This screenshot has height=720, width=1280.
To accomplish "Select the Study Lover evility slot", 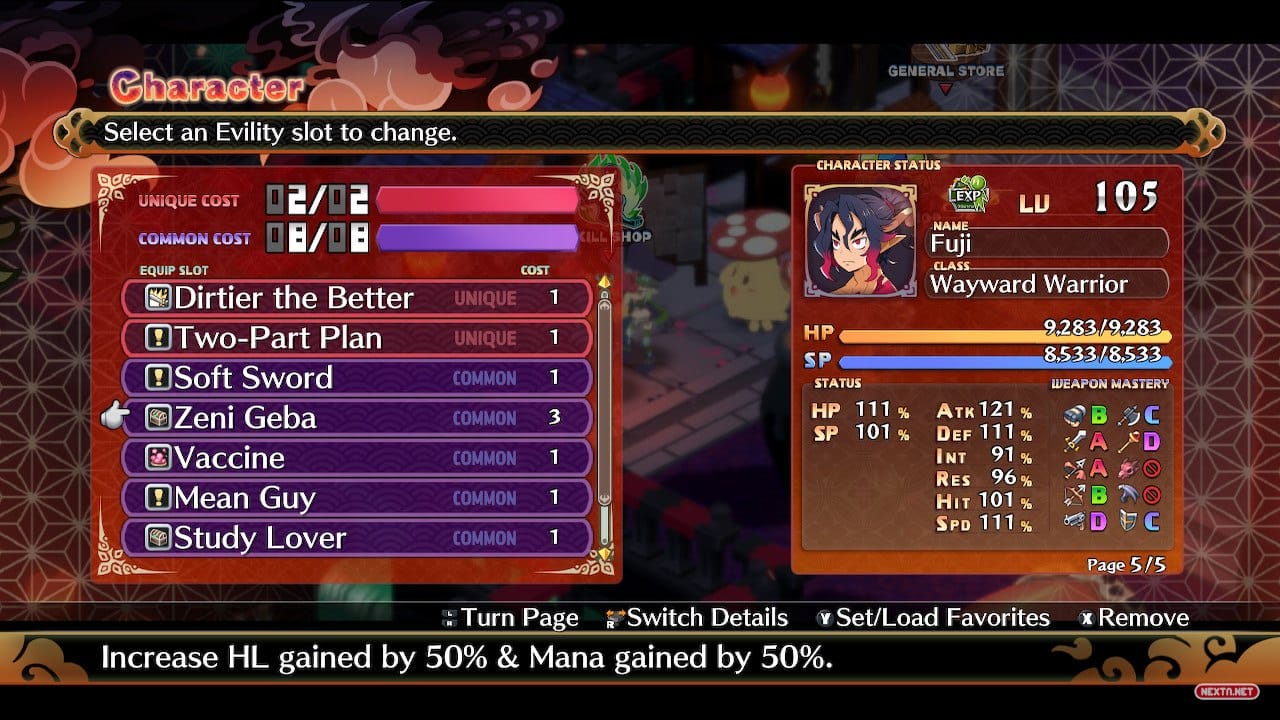I will click(x=356, y=538).
